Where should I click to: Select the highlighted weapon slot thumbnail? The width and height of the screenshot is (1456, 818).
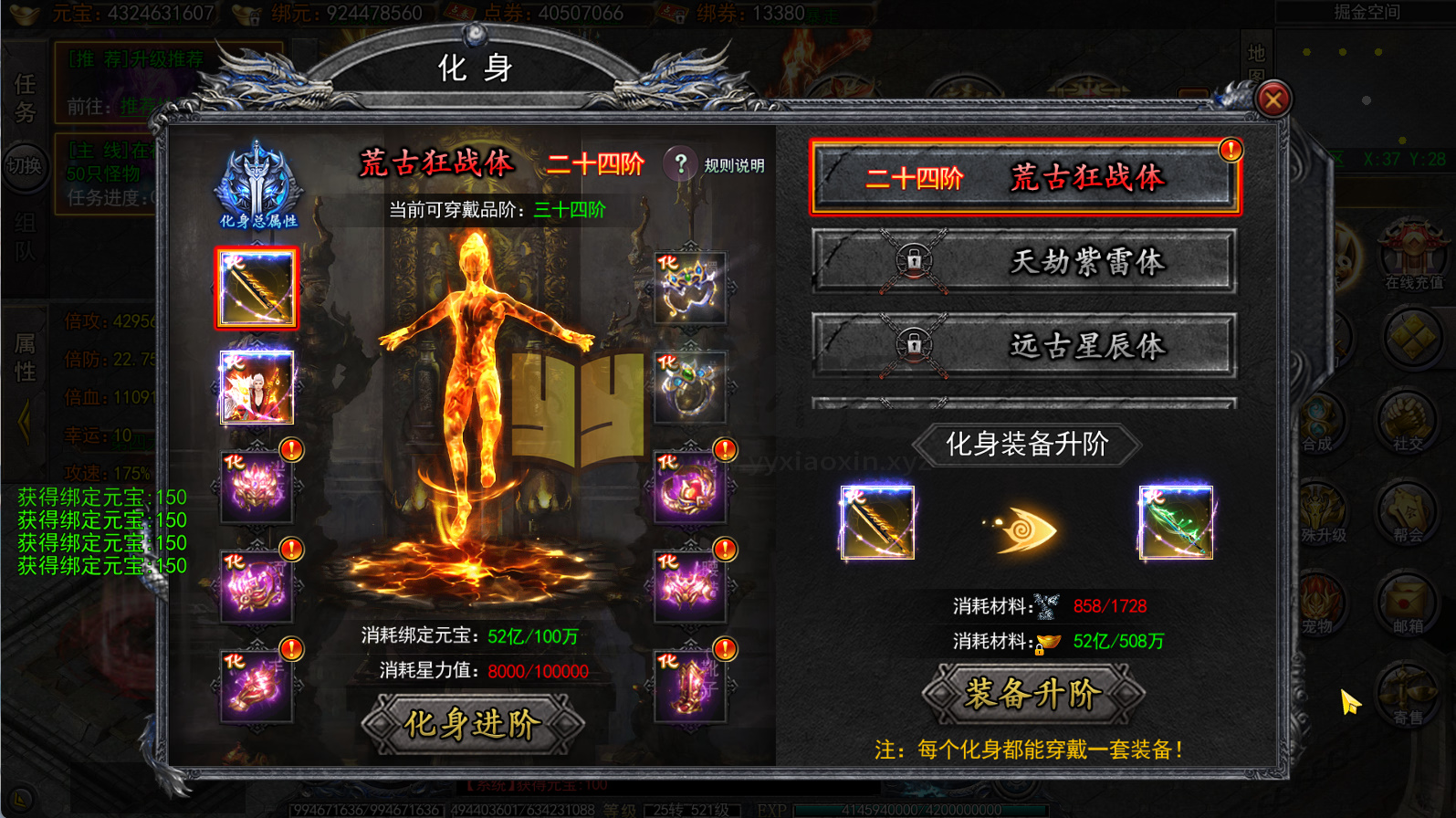[257, 288]
